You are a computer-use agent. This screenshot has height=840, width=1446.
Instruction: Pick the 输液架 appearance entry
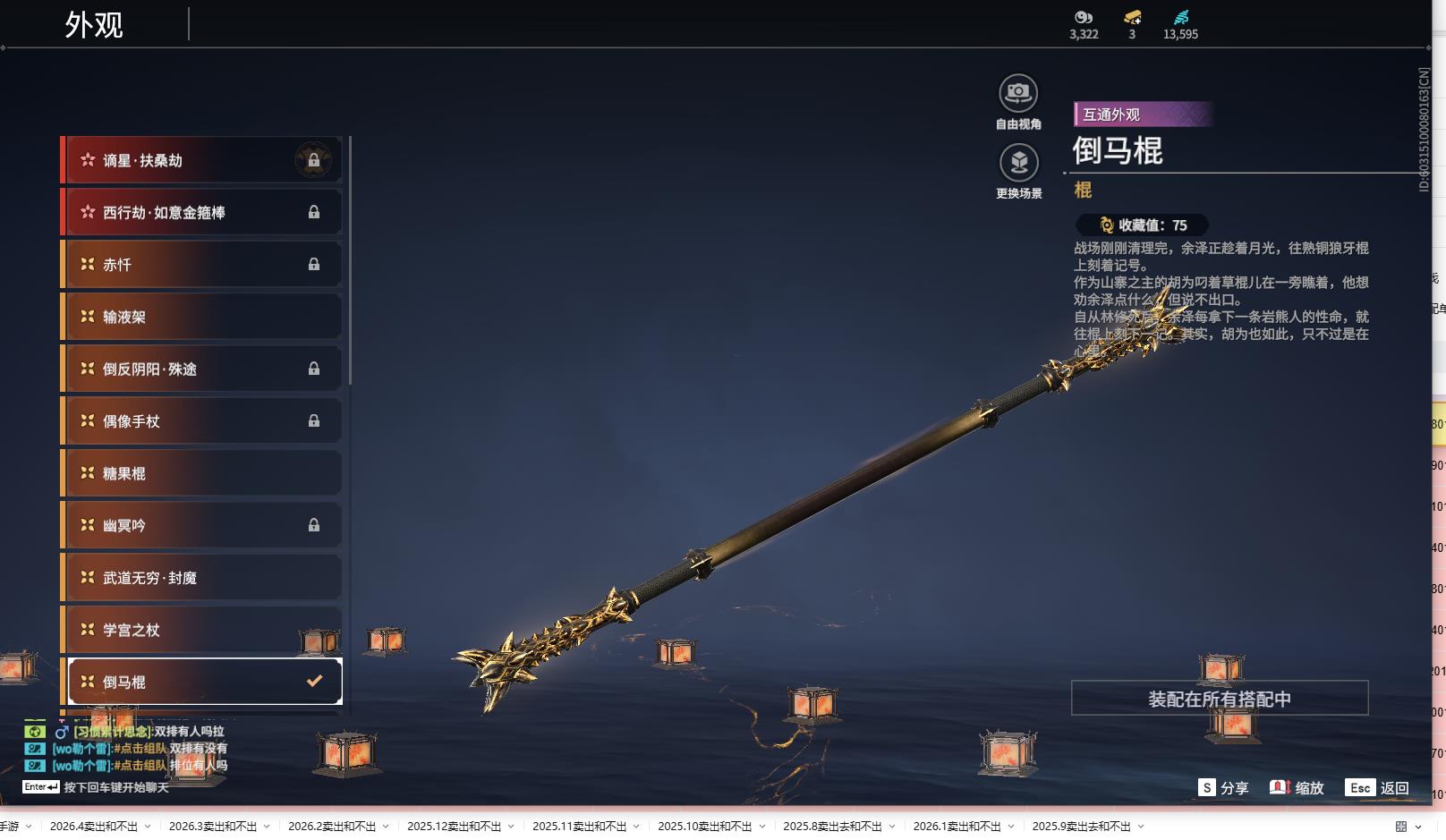(201, 317)
